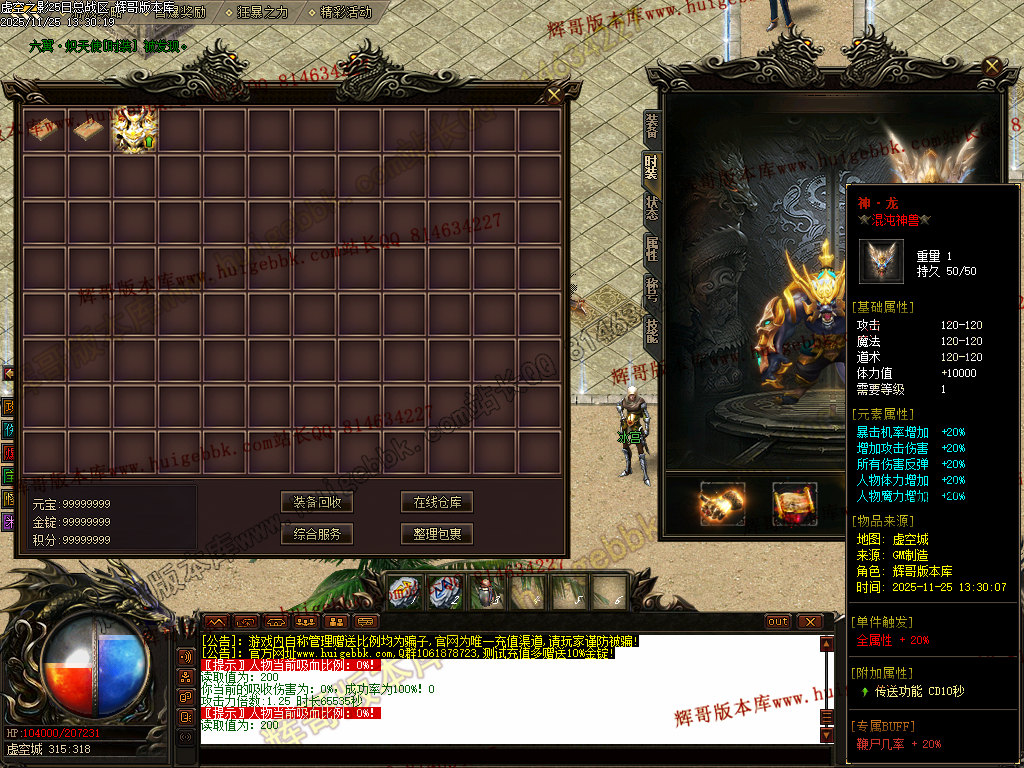This screenshot has height=768, width=1024.
Task: Select the golden armored costume item in bag
Action: 135,131
